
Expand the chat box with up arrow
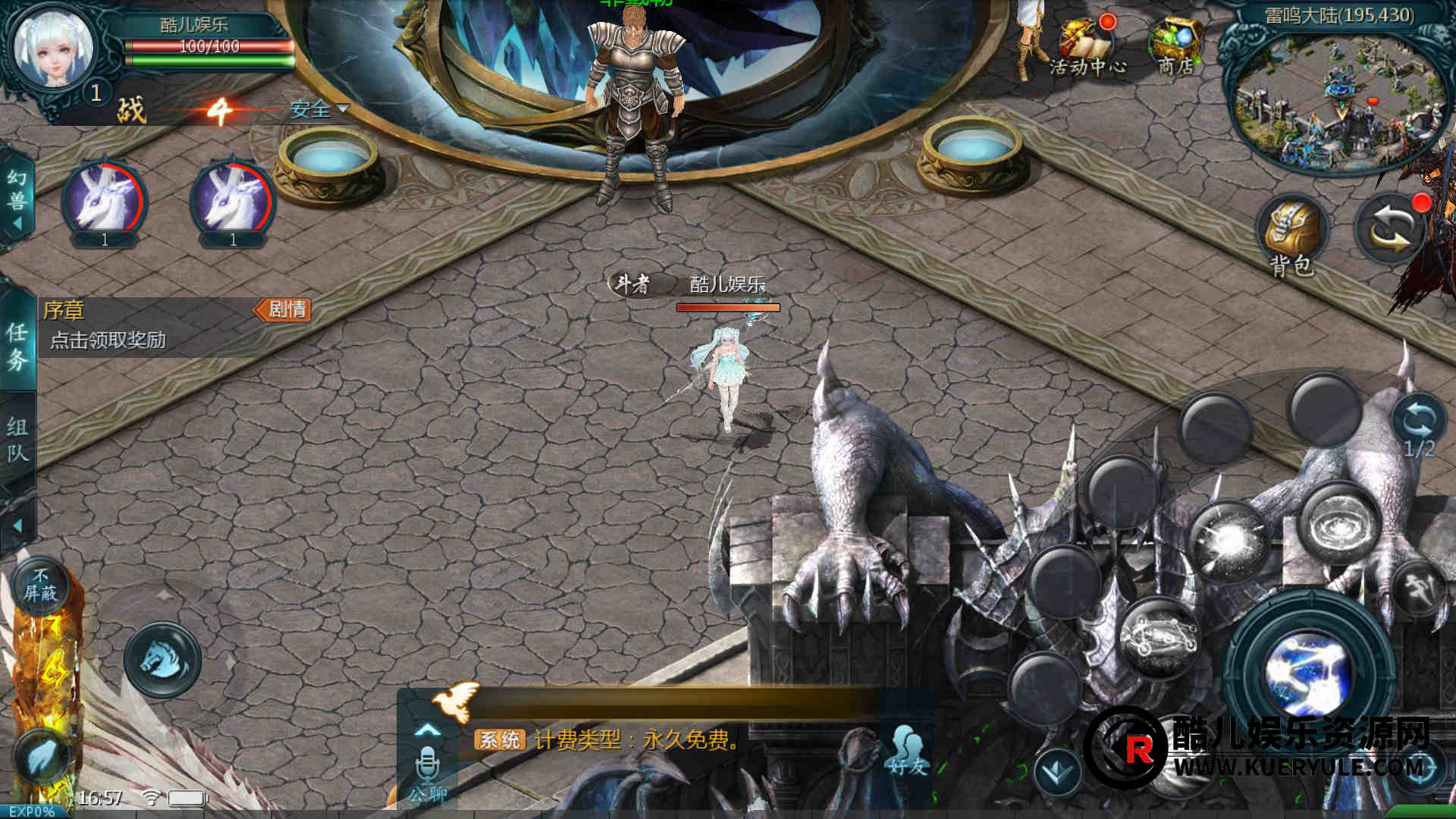[x=428, y=730]
